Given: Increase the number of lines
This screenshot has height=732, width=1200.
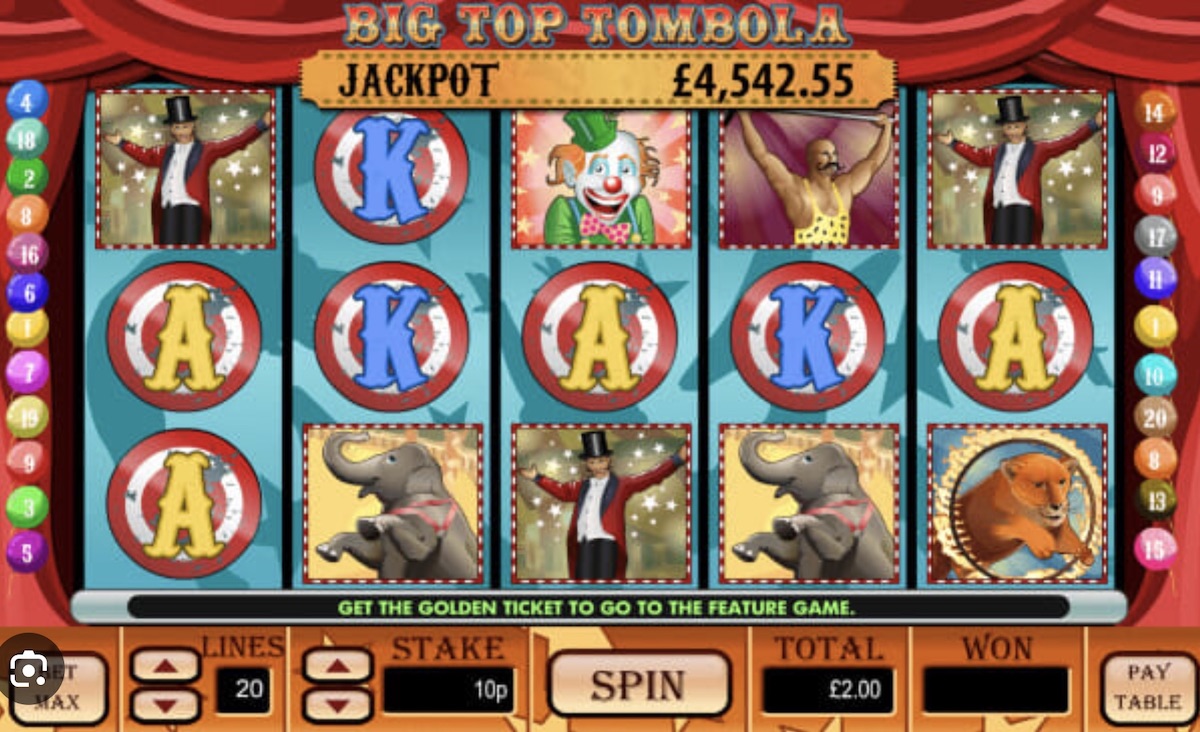Looking at the screenshot, I should (x=165, y=665).
